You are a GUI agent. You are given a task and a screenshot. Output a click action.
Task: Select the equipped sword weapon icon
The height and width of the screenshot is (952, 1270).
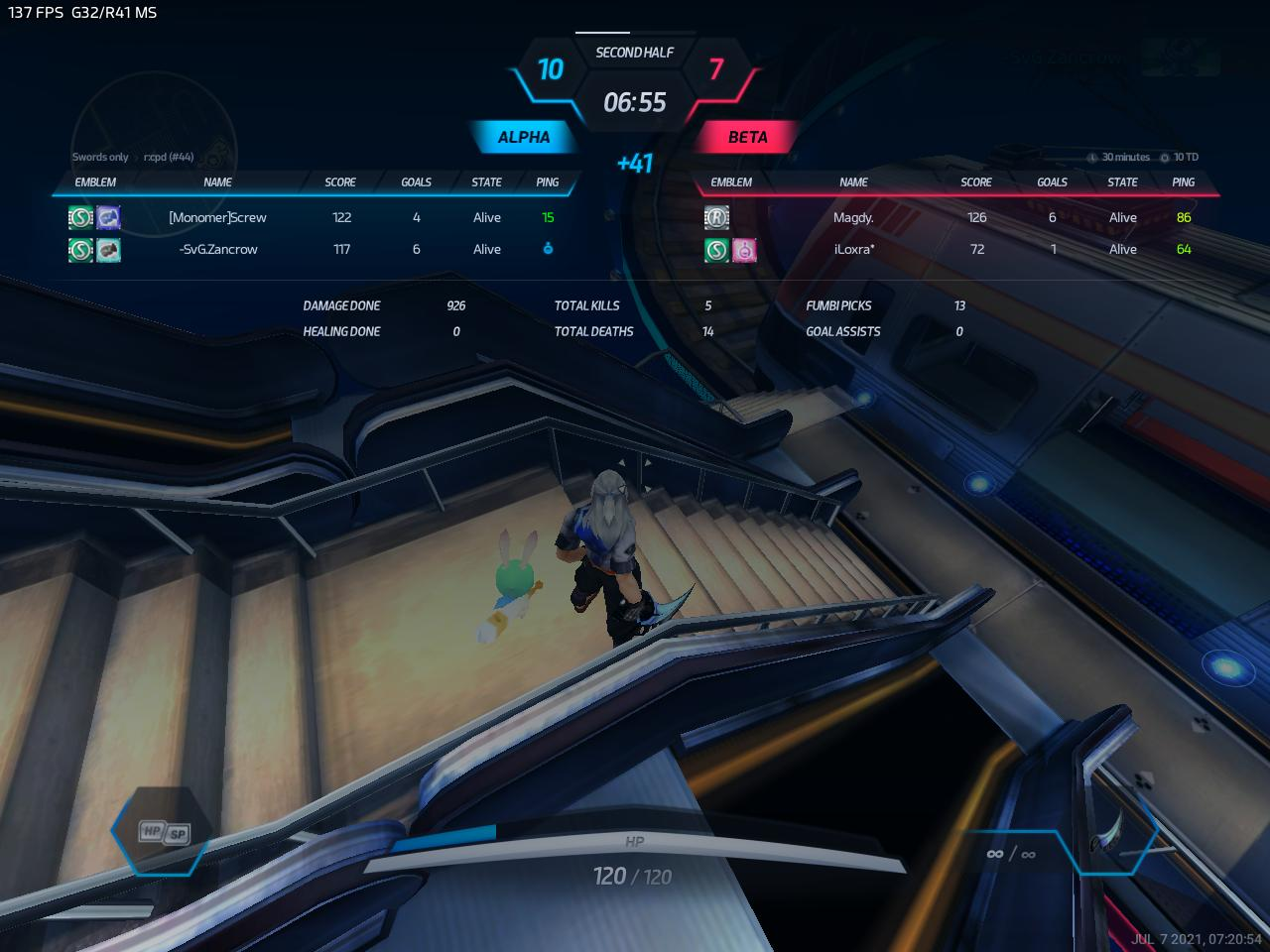click(1109, 831)
